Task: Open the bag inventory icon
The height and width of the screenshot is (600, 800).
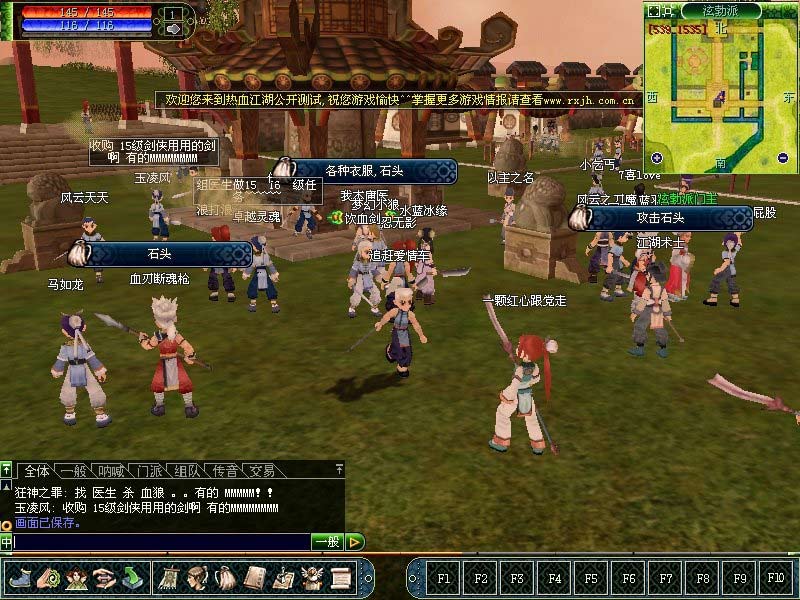Action: [x=227, y=577]
